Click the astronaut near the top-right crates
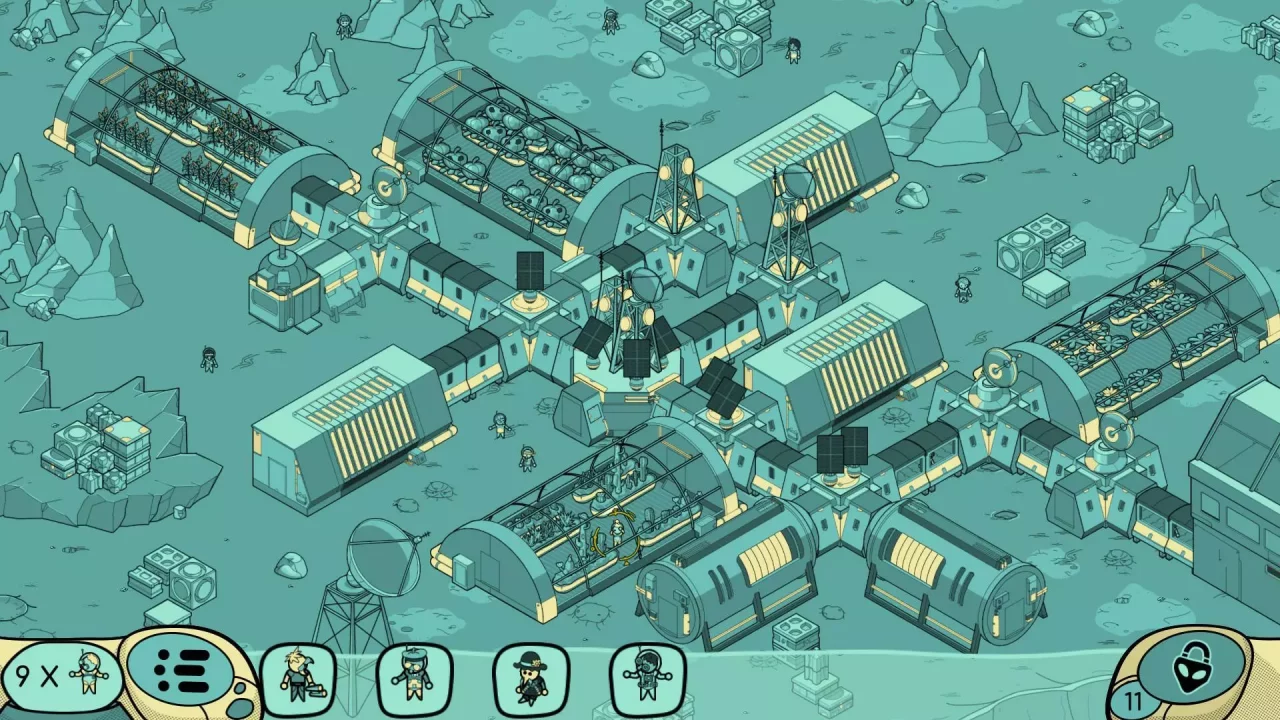 (x=795, y=52)
